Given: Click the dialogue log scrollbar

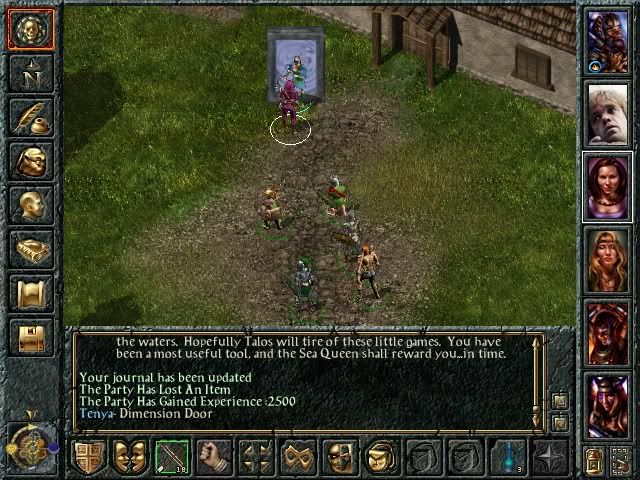Looking at the screenshot, I should click(x=537, y=380).
